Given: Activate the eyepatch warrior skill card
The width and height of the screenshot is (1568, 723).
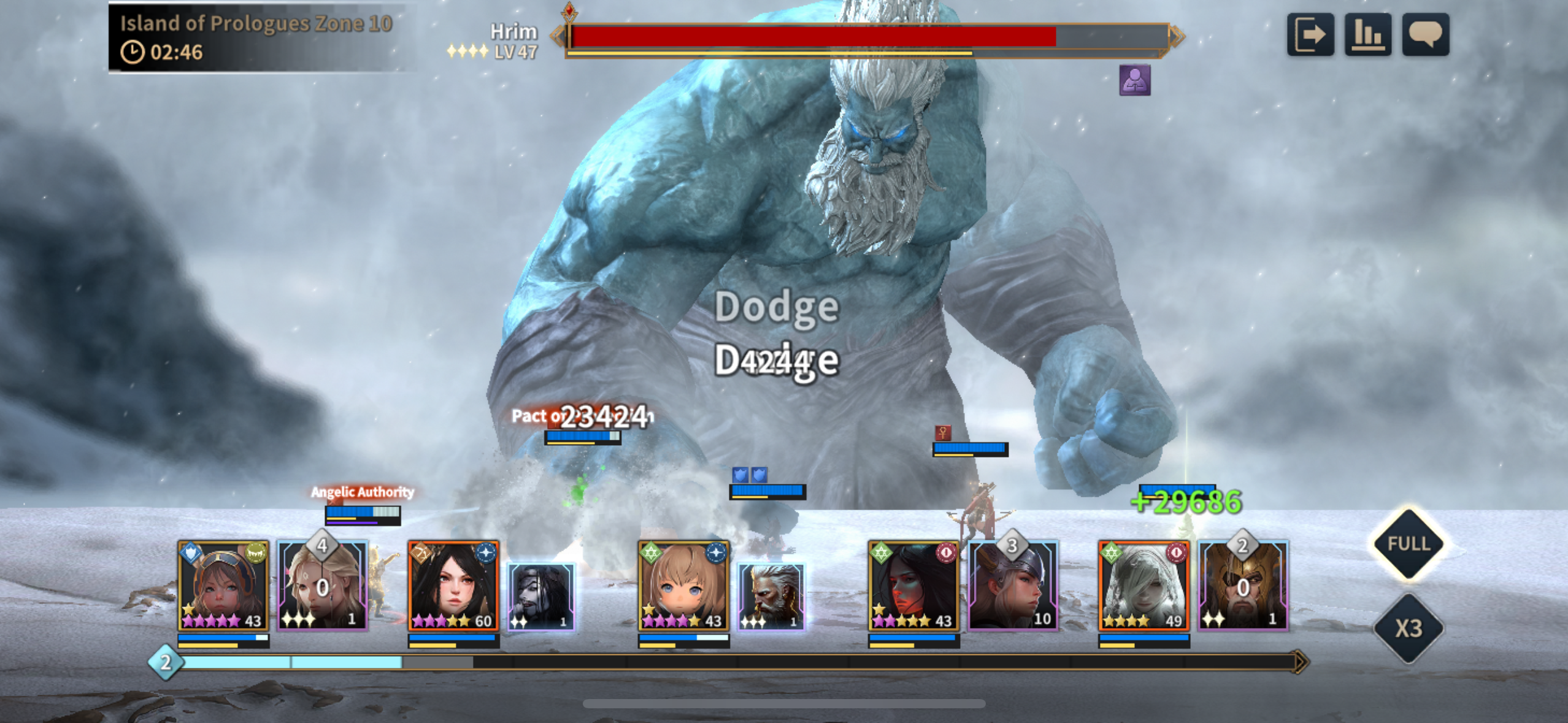Looking at the screenshot, I should pyautogui.click(x=1243, y=586).
